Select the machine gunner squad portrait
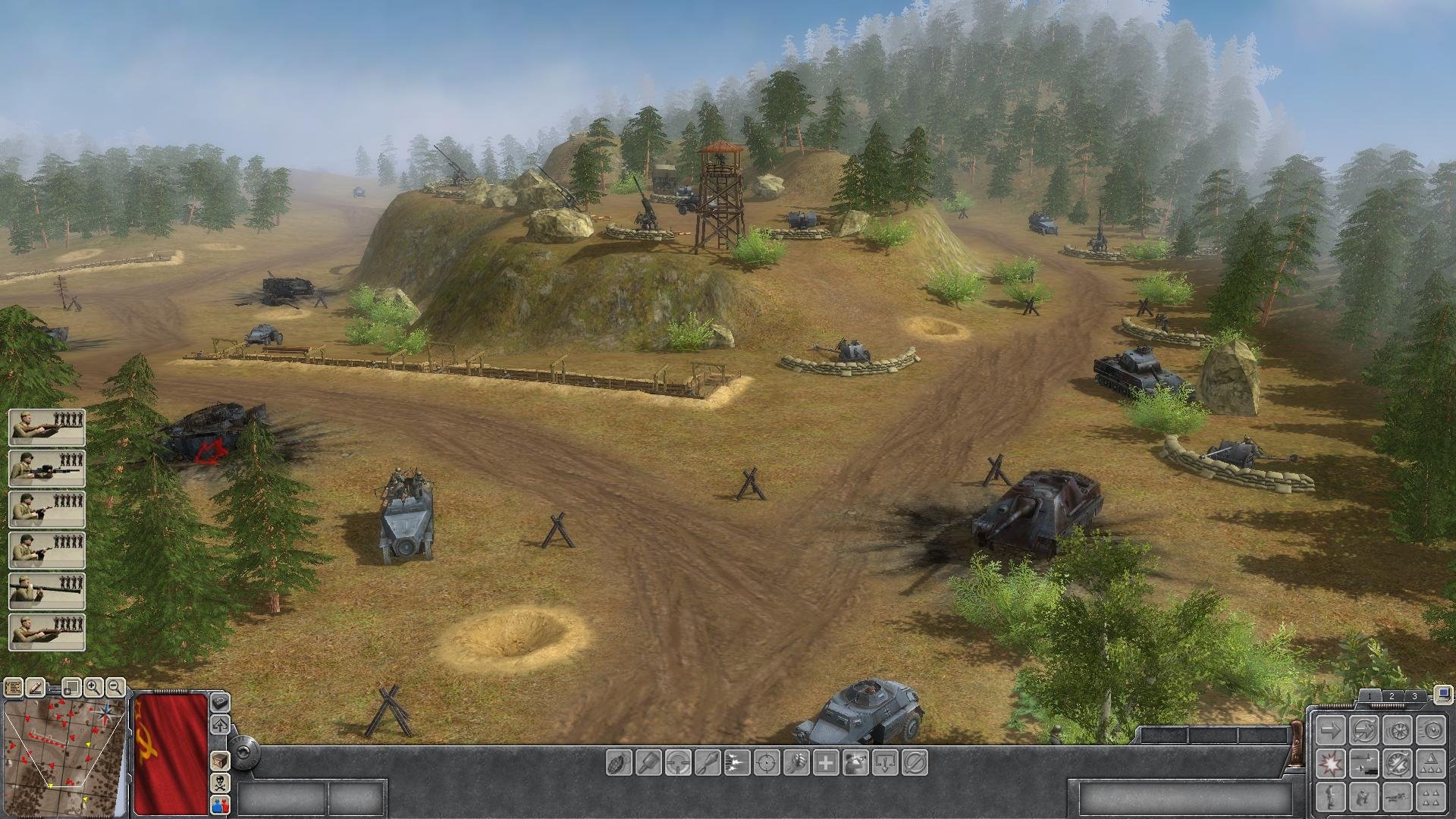Viewport: 1456px width, 819px height. (46, 469)
